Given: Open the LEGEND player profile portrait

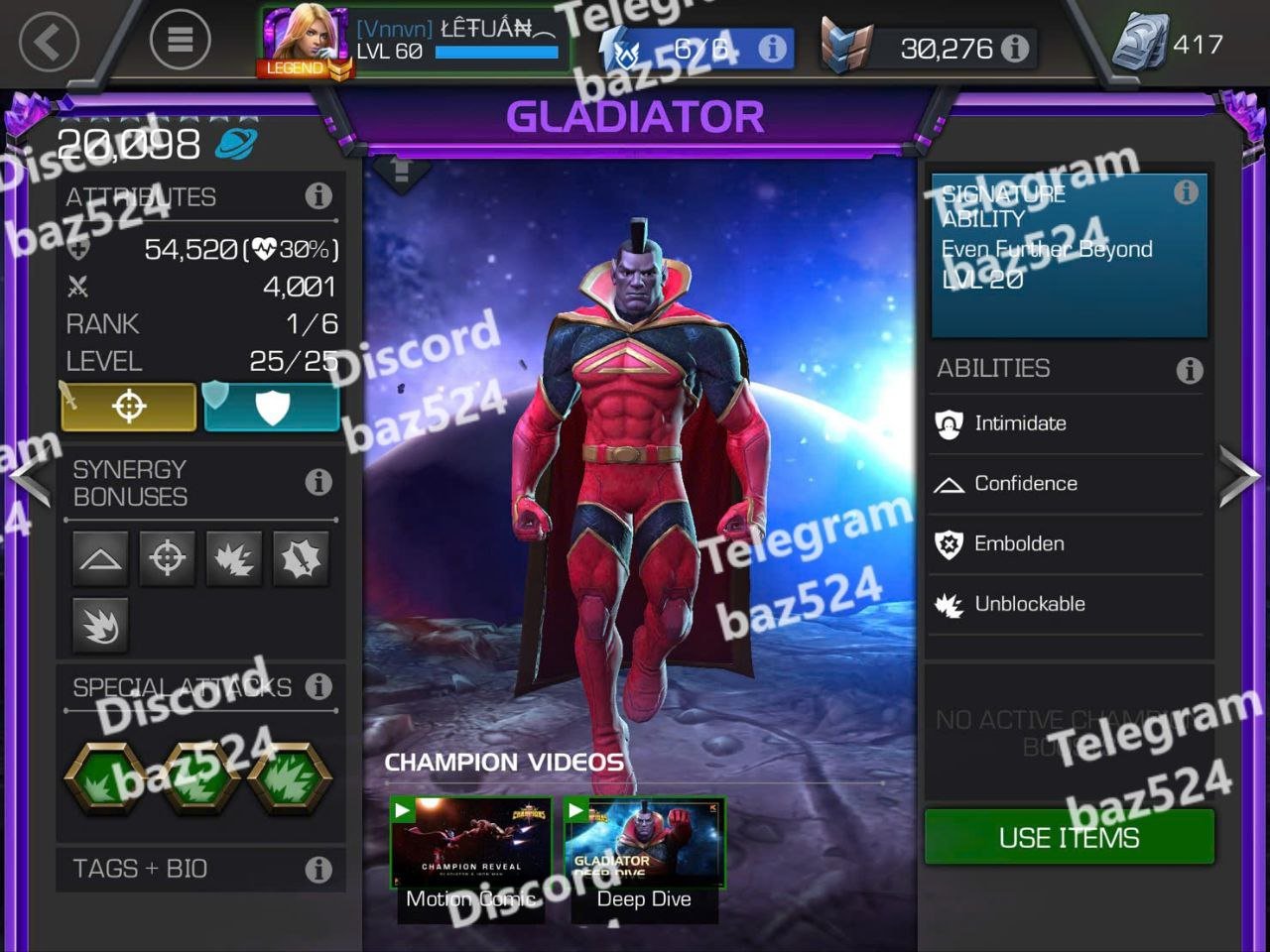Looking at the screenshot, I should [x=306, y=42].
